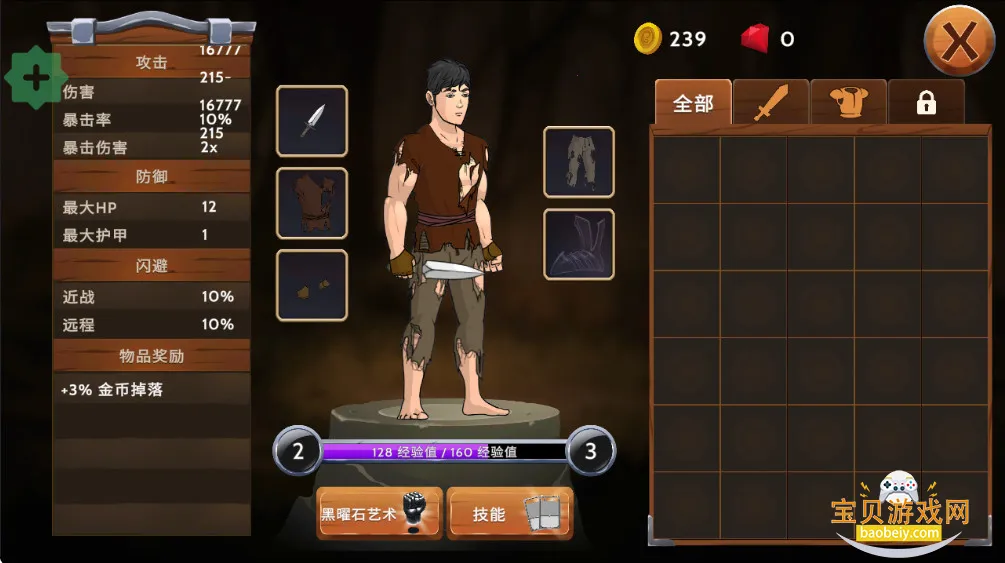1005x563 pixels.
Task: Show the armor category tab
Action: (x=848, y=103)
